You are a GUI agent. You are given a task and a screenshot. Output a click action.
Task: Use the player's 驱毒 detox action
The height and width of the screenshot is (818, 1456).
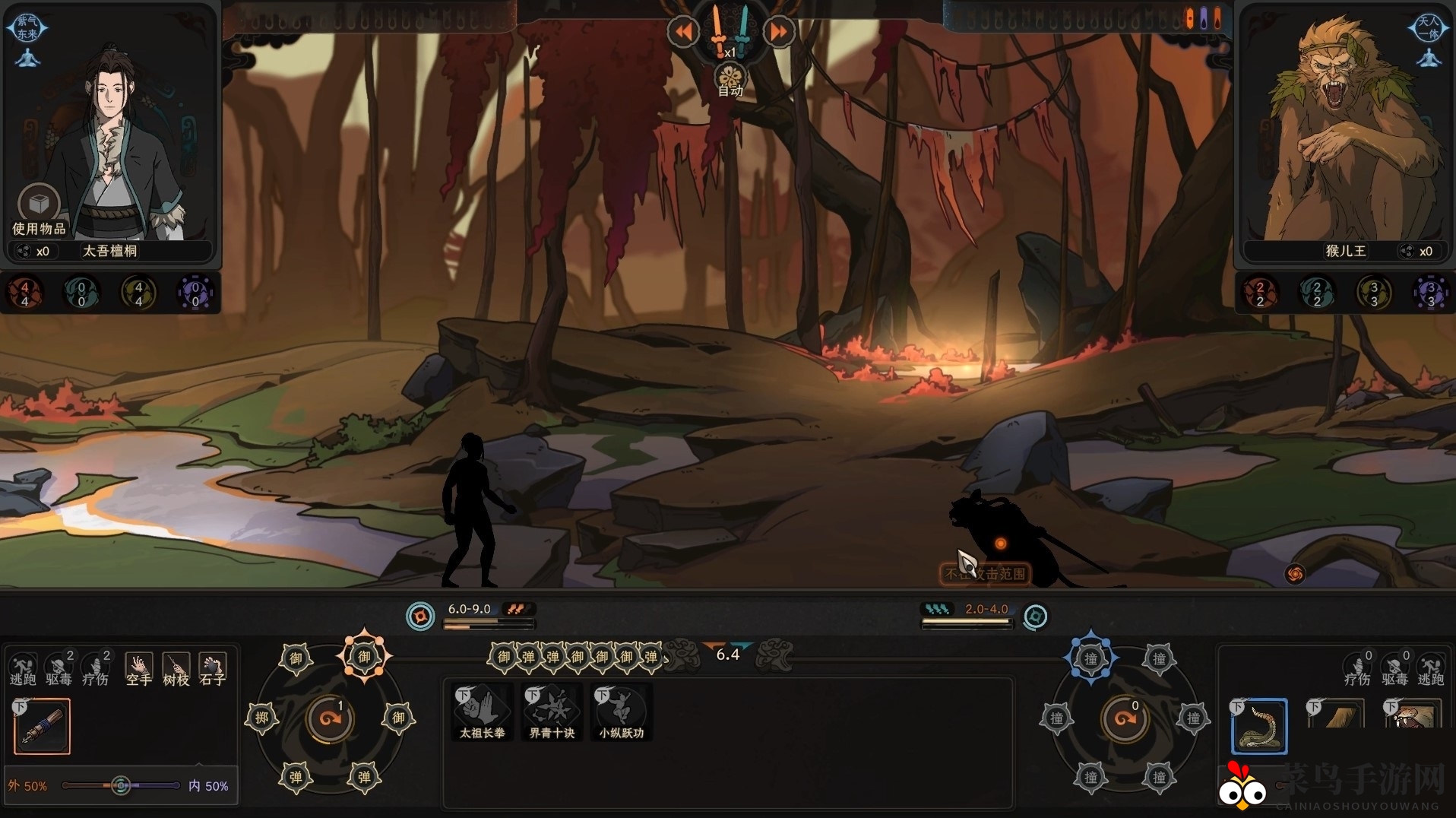click(x=59, y=669)
